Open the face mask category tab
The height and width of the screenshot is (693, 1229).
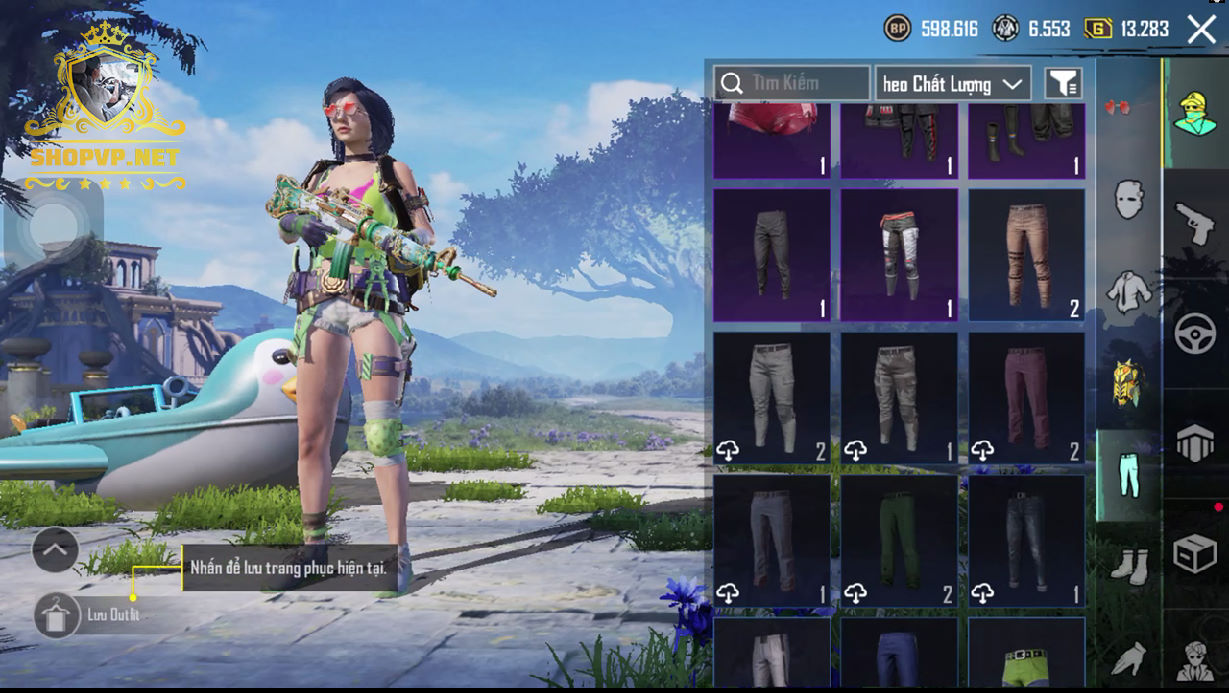1129,200
